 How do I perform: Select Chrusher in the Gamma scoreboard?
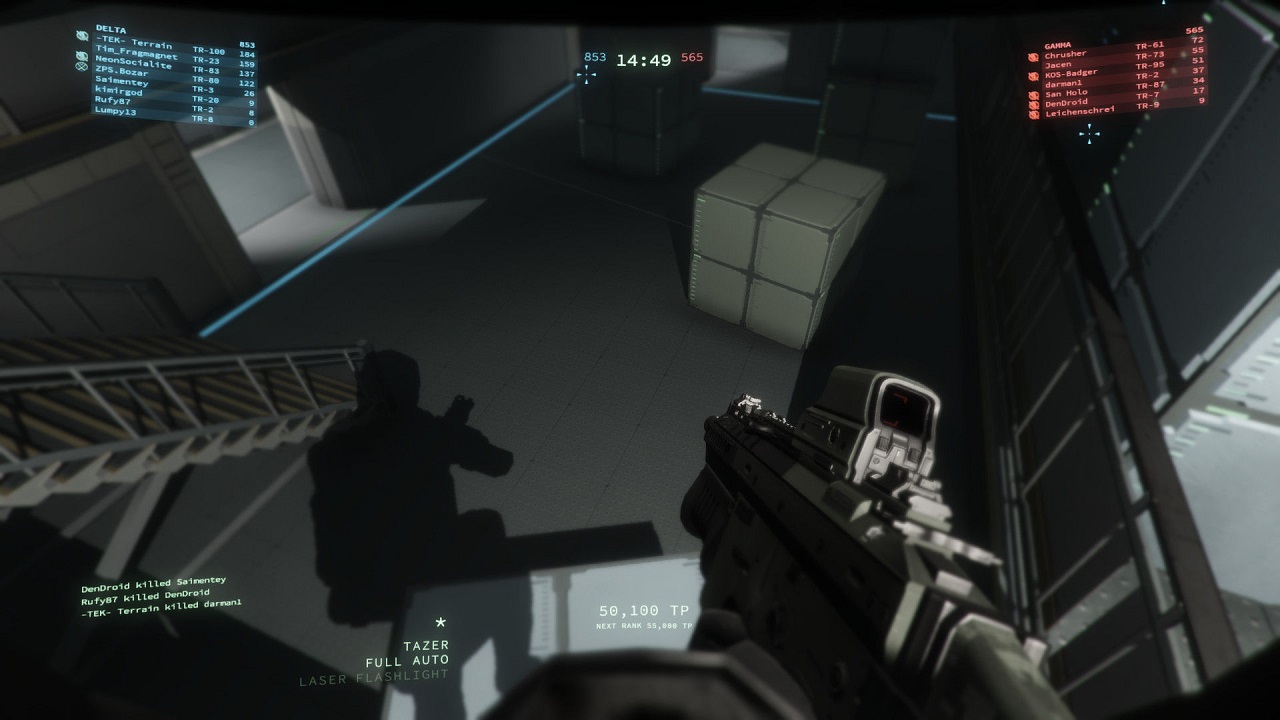[1065, 54]
